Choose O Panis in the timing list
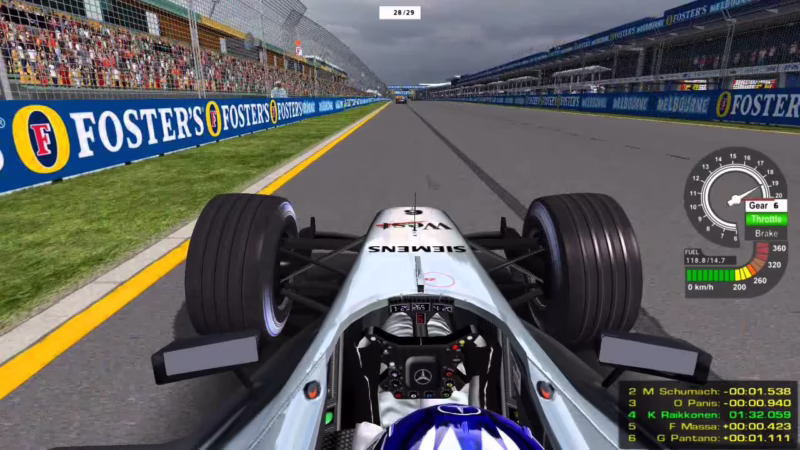The height and width of the screenshot is (450, 800). pyautogui.click(x=709, y=403)
